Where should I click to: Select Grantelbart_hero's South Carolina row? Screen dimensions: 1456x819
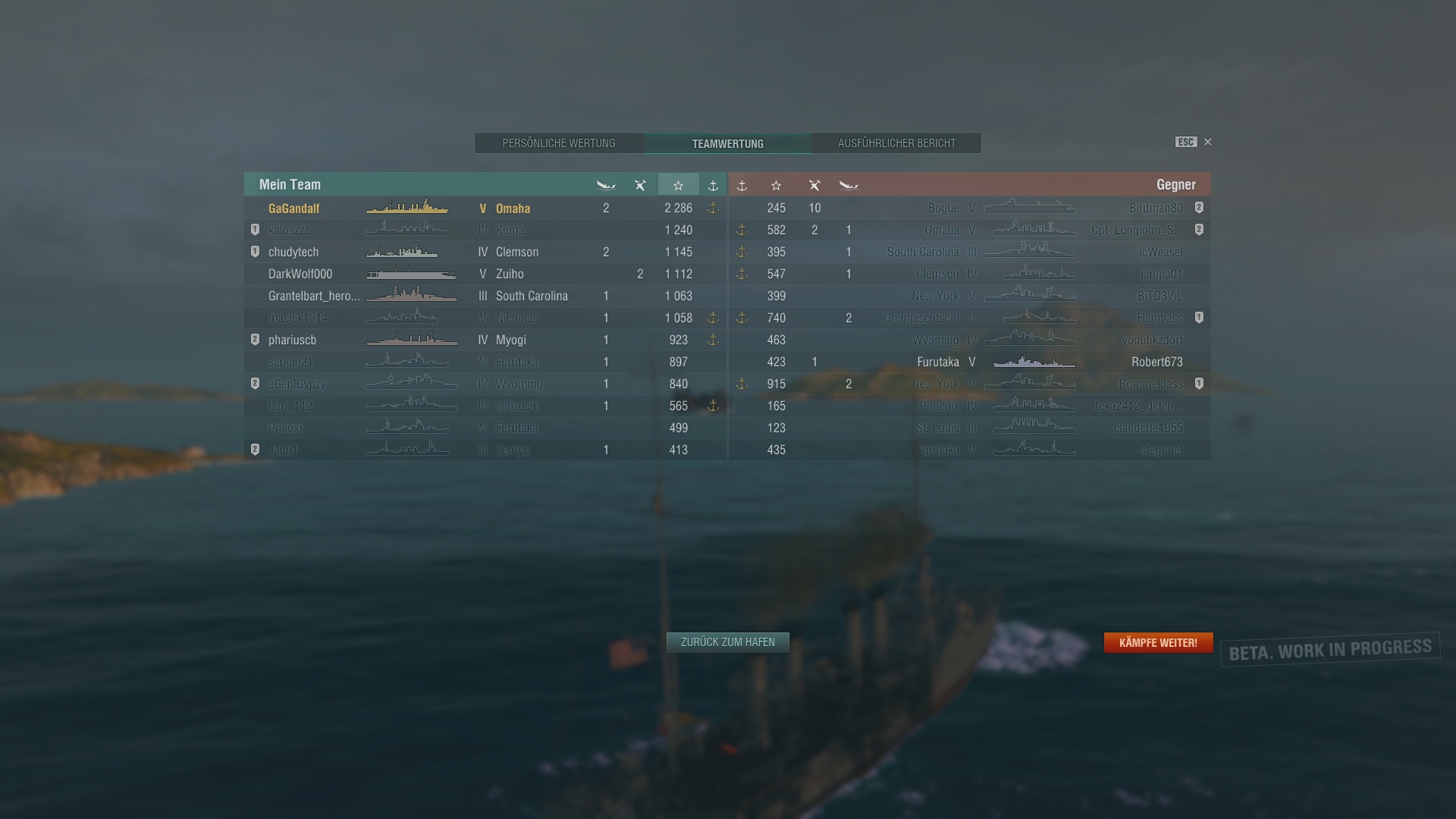click(485, 296)
